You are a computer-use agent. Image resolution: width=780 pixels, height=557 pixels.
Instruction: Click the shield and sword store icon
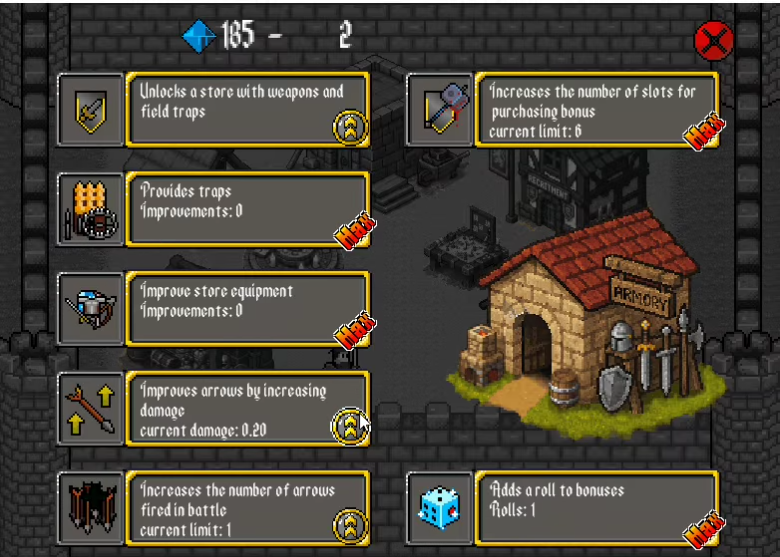[90, 109]
